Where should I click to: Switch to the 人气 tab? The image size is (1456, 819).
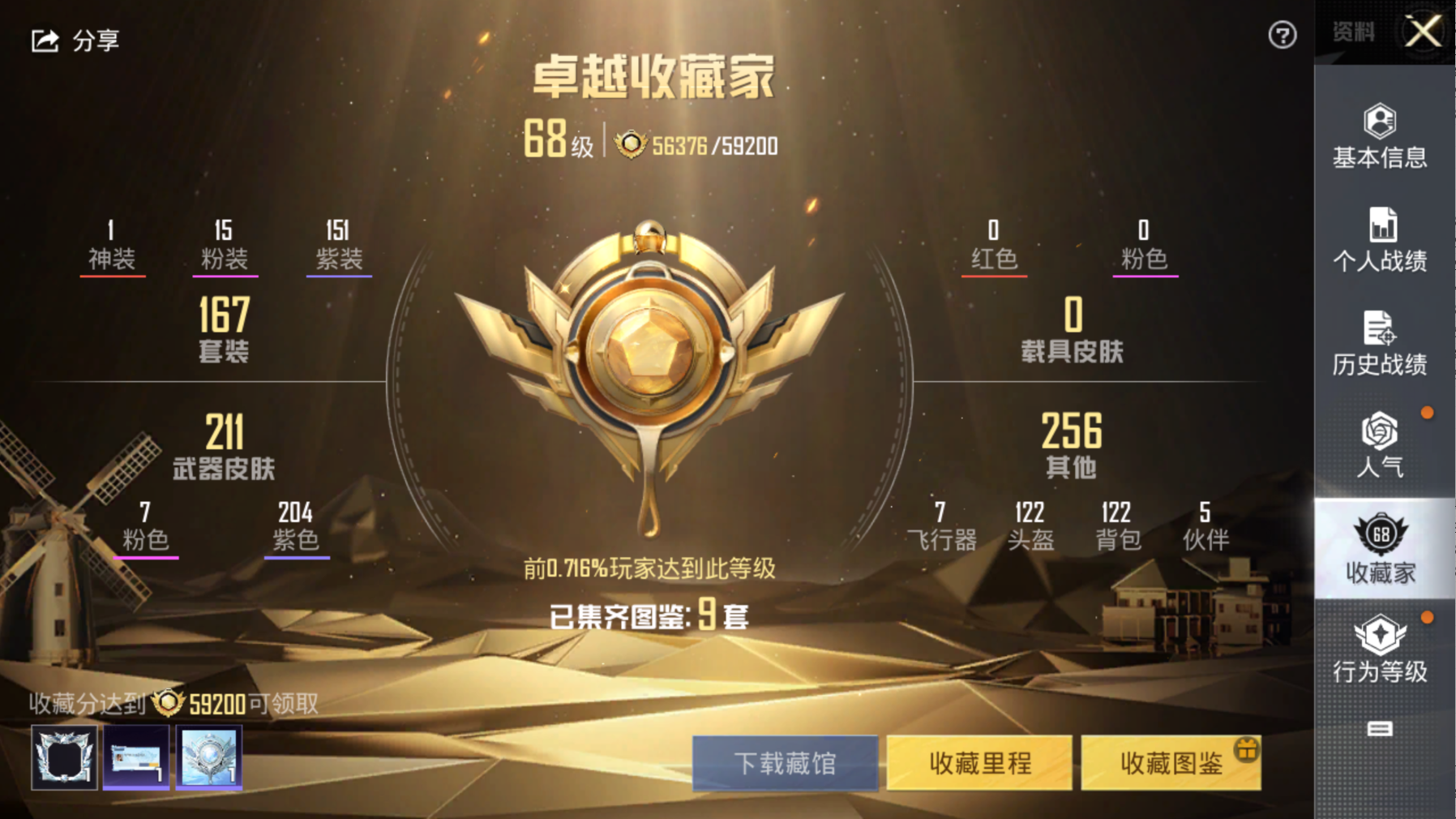[x=1380, y=446]
